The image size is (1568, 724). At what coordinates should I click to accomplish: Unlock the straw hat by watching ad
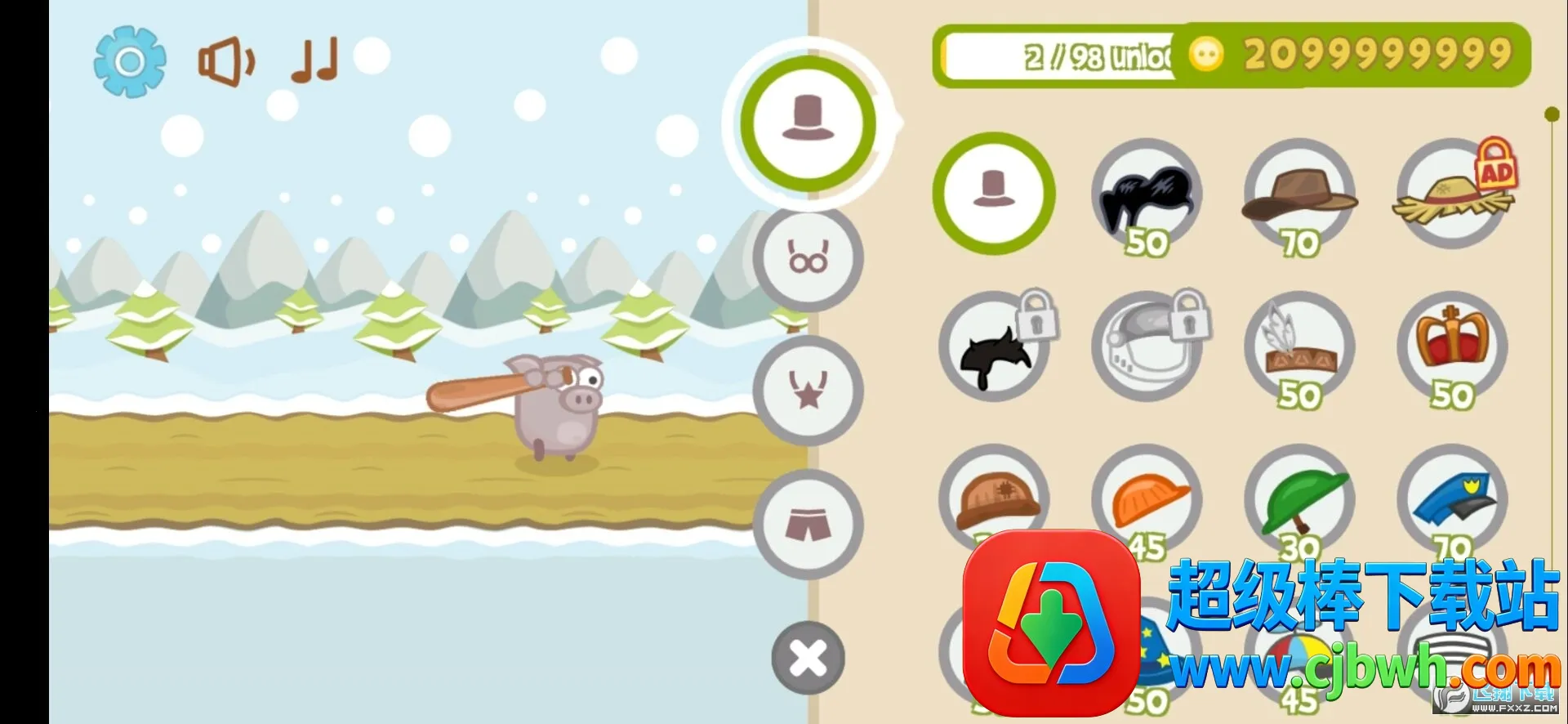point(1453,196)
